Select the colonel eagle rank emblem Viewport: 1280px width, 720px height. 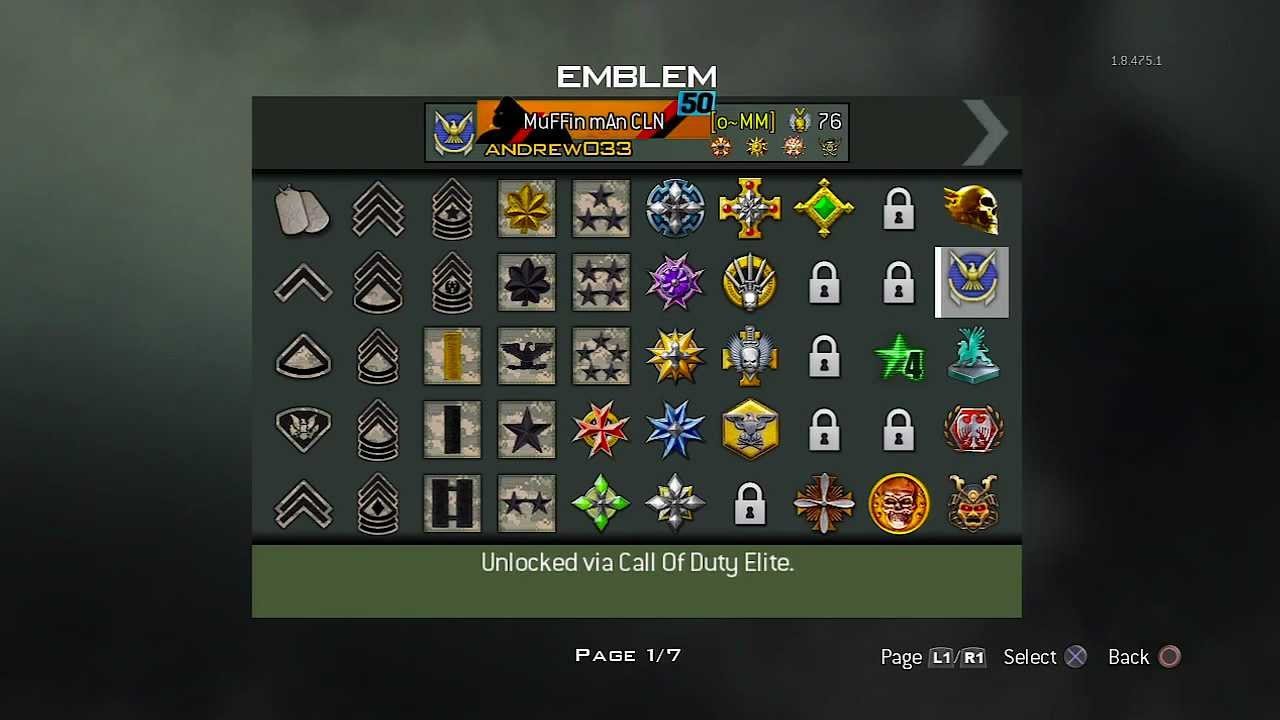click(527, 356)
